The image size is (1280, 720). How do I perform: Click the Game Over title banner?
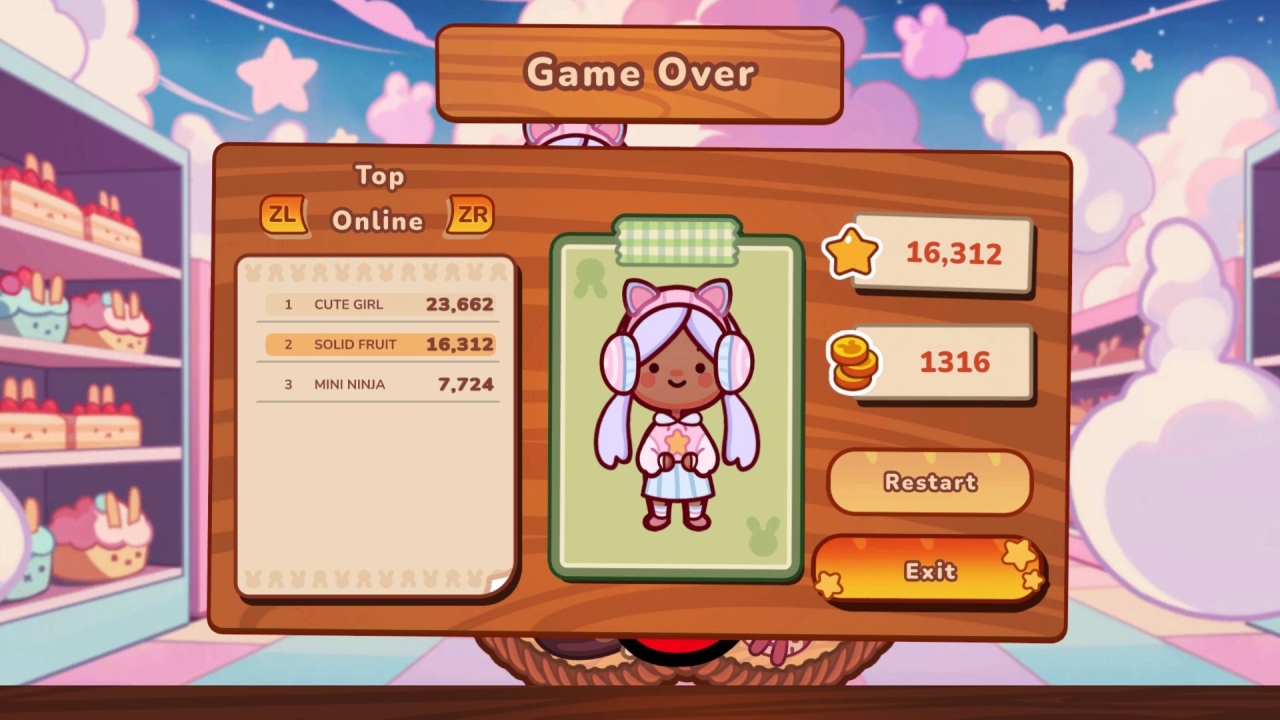(x=640, y=72)
